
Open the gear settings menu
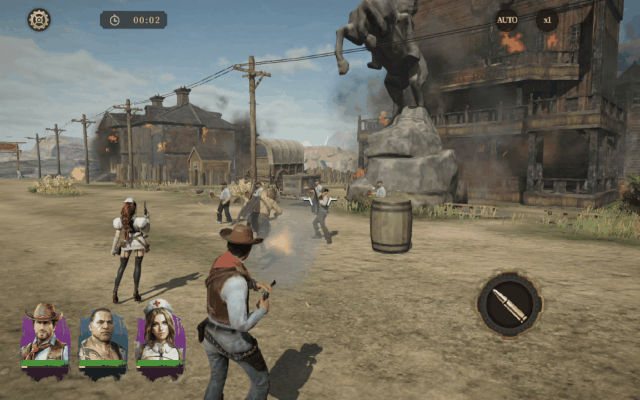pyautogui.click(x=38, y=19)
